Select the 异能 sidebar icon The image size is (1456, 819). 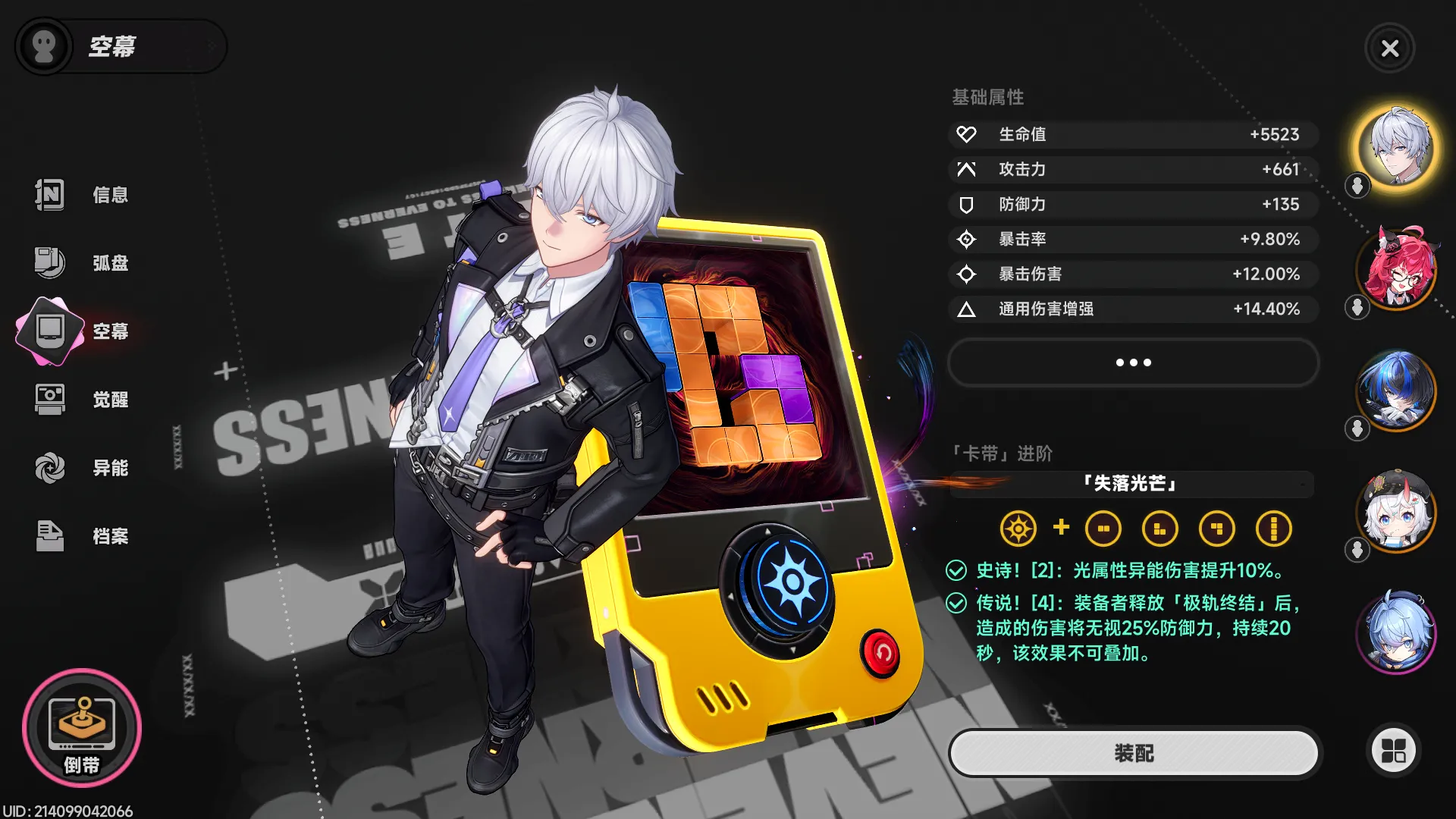pos(50,467)
